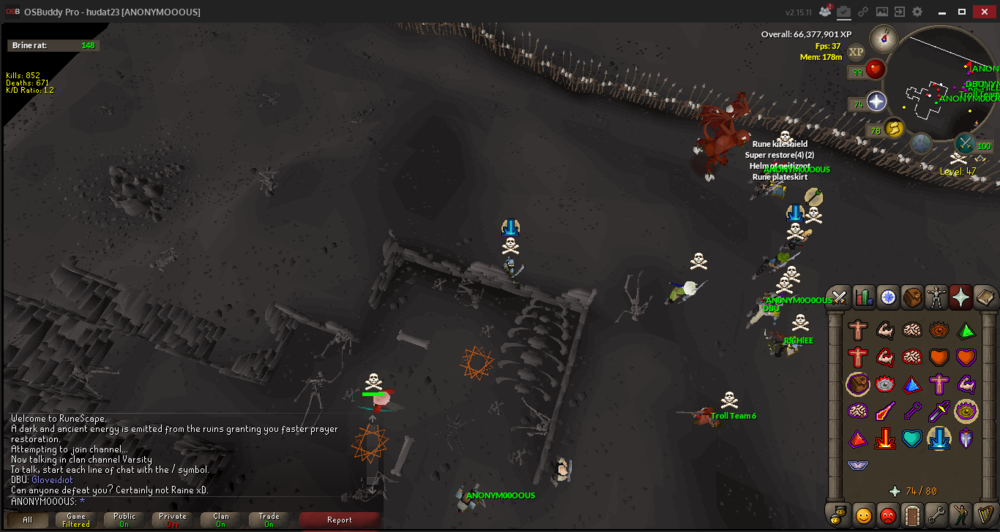Show the Worn Equipment tab
The width and height of the screenshot is (1000, 532).
tap(936, 297)
